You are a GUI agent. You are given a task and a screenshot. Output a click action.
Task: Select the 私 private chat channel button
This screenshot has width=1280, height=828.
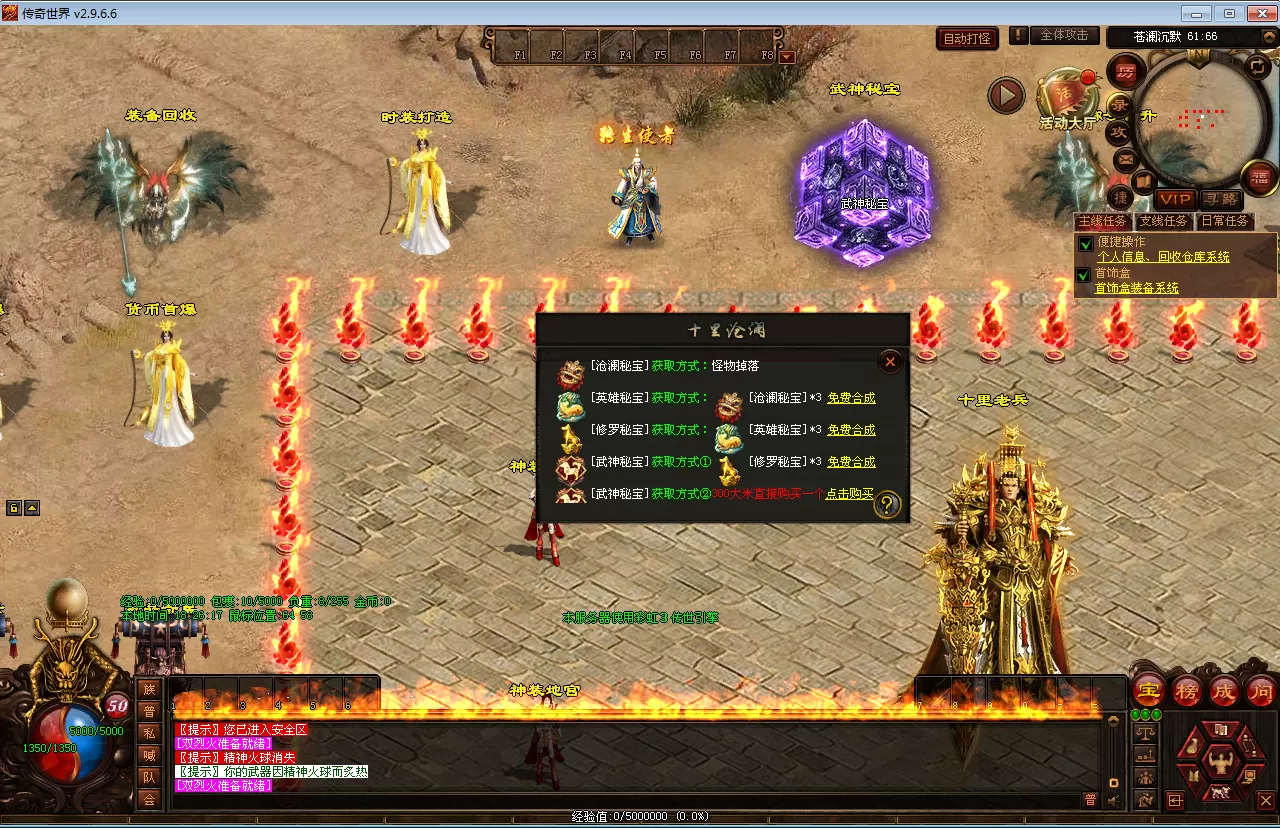click(x=149, y=733)
